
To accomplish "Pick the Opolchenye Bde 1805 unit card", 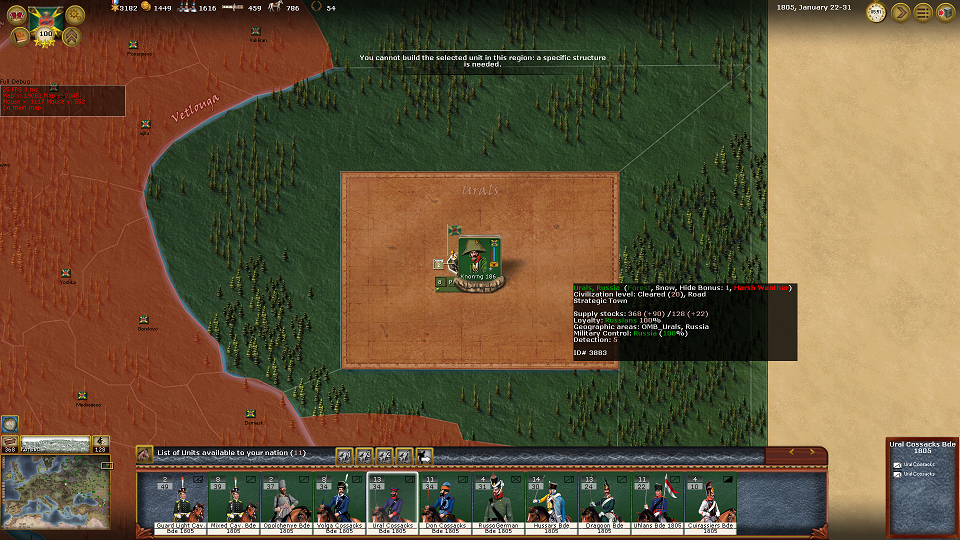I will click(x=287, y=502).
